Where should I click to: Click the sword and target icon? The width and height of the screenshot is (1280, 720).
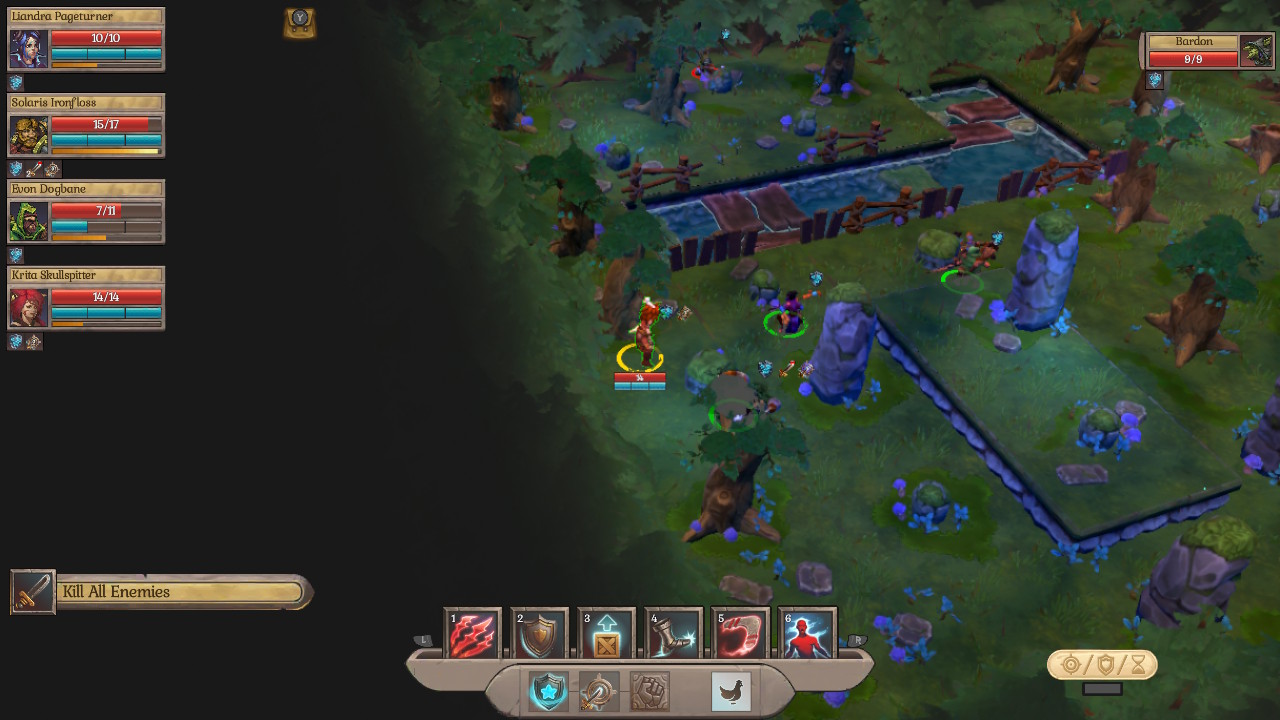pyautogui.click(x=599, y=691)
